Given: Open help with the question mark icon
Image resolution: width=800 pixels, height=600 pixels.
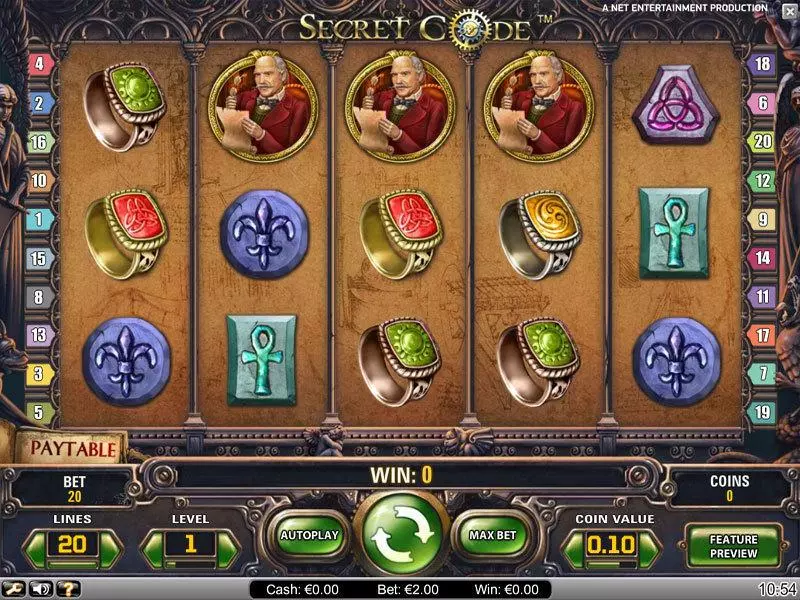Looking at the screenshot, I should (x=66, y=589).
